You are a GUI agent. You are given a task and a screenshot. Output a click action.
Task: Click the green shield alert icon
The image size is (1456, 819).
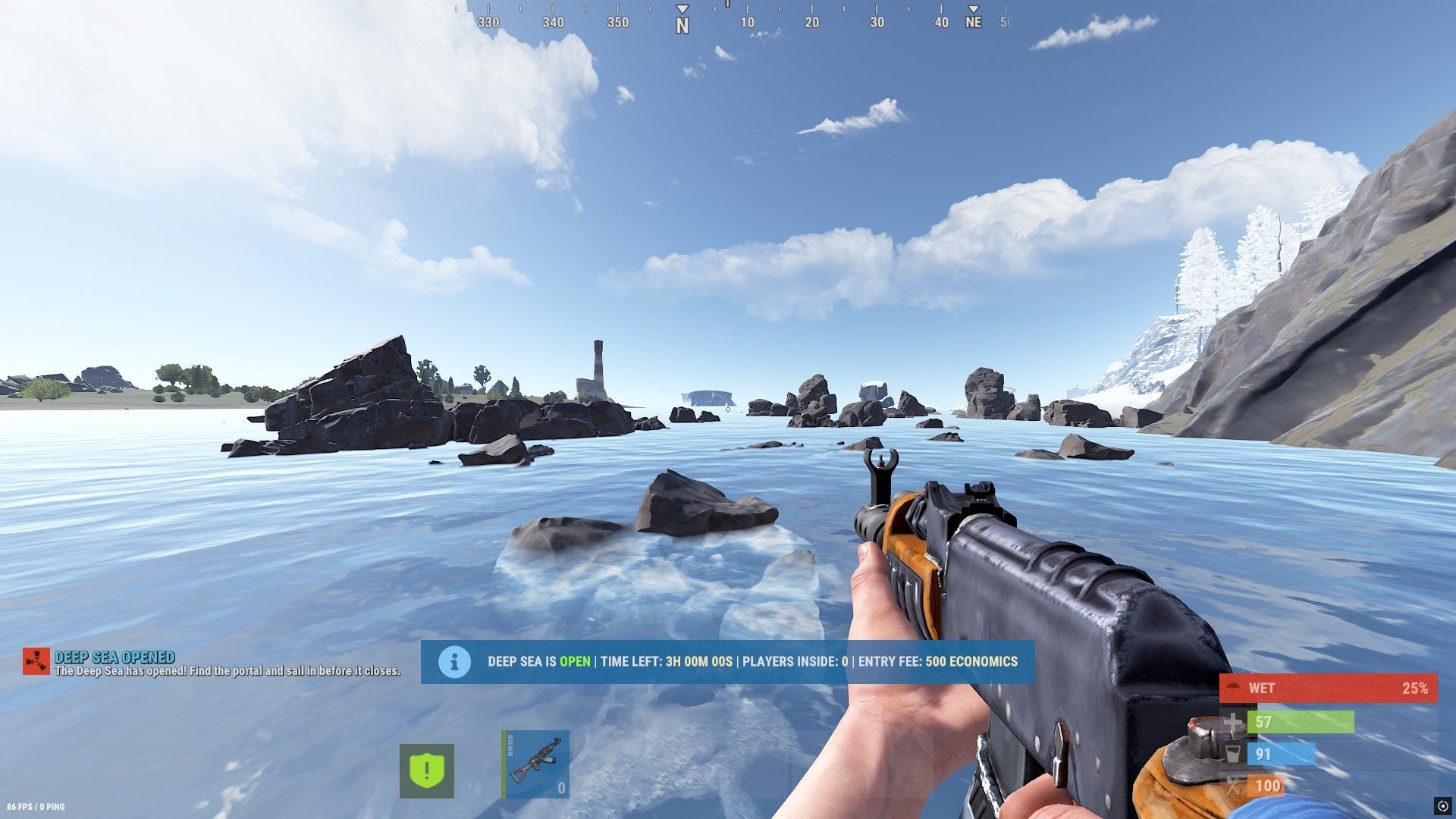(x=427, y=770)
